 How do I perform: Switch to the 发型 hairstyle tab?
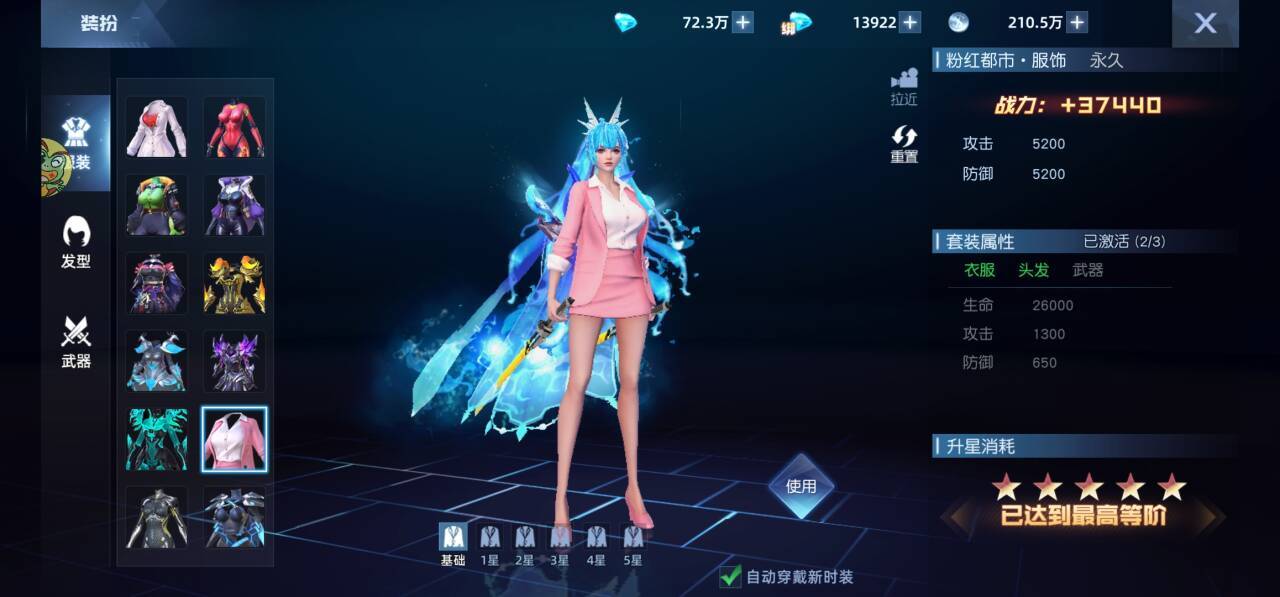(76, 243)
